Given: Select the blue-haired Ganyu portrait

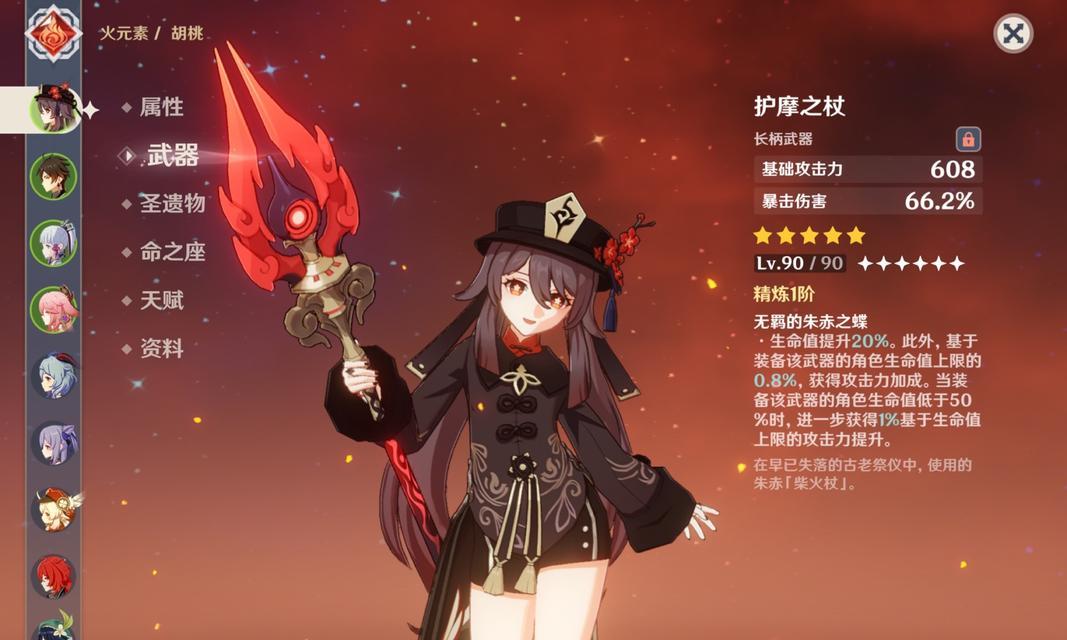Looking at the screenshot, I should [53, 376].
